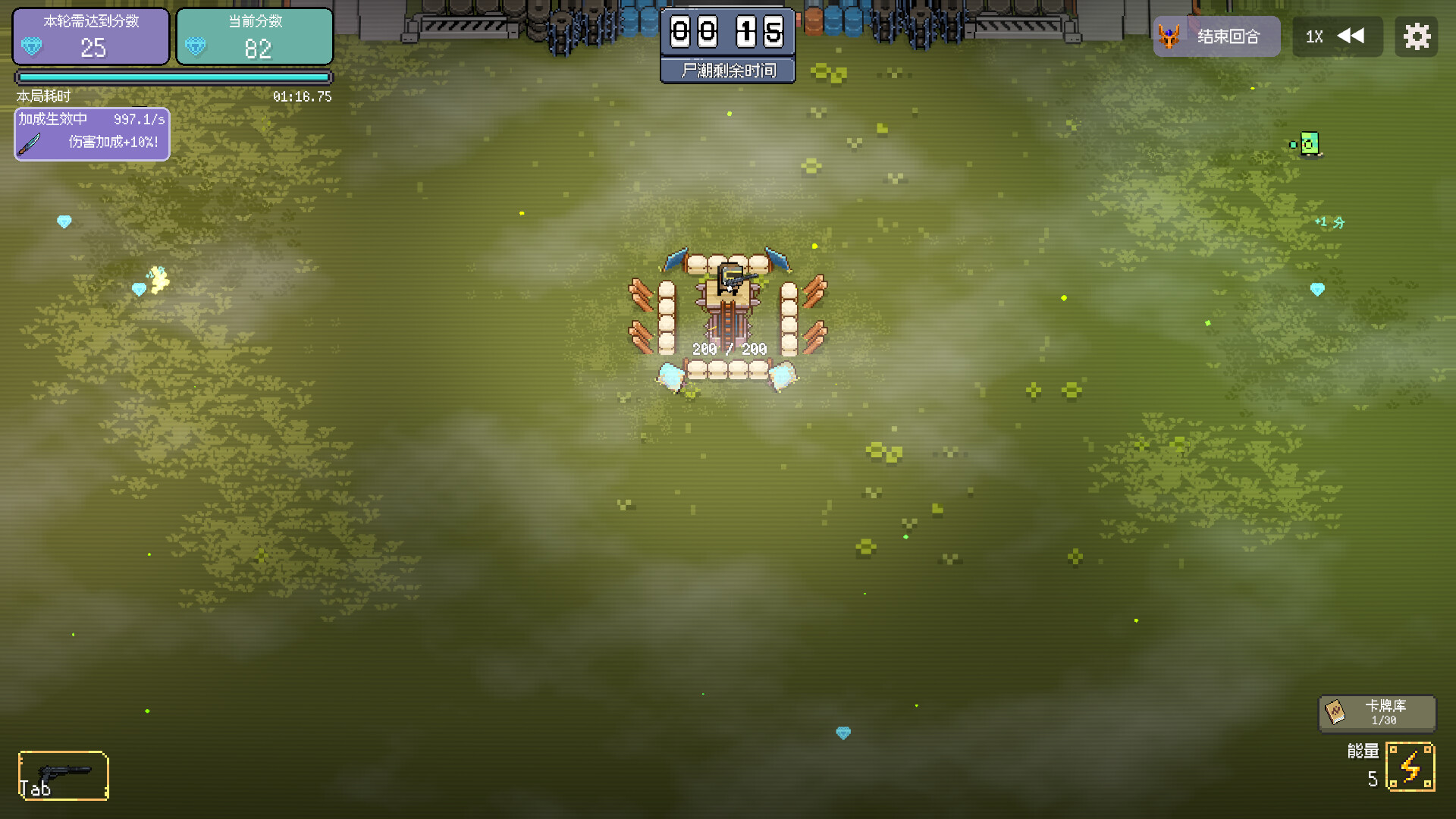Toggle the 1X game speed setting
The height and width of the screenshot is (819, 1456).
[1314, 36]
